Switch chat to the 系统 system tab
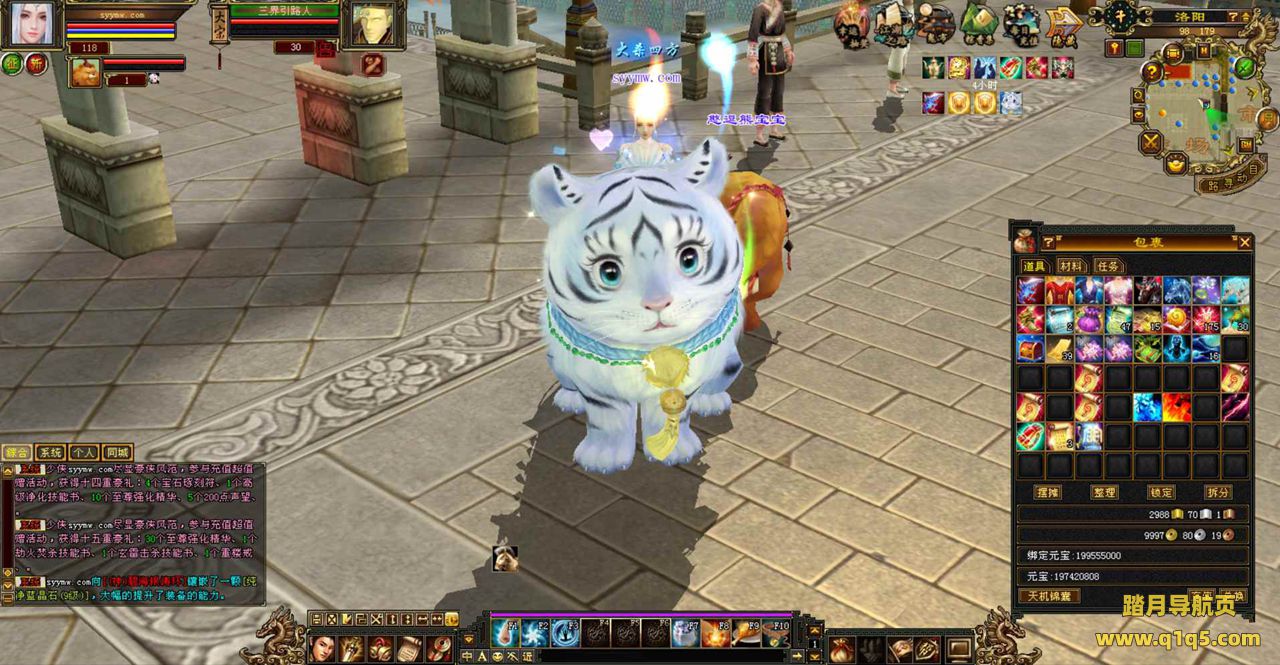Image resolution: width=1280 pixels, height=665 pixels. click(51, 453)
